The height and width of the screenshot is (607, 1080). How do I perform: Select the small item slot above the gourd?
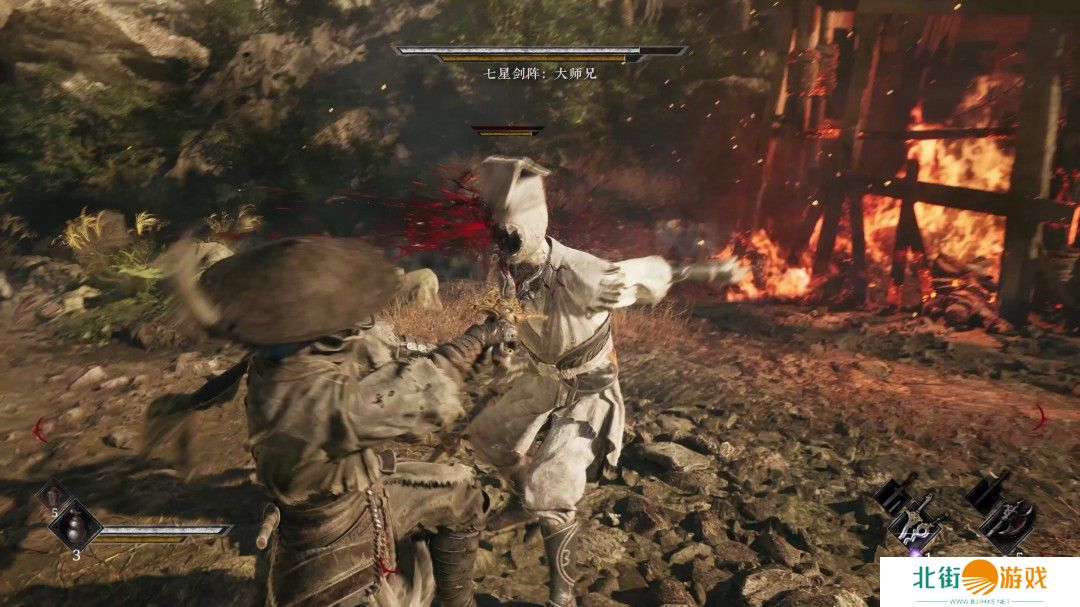pyautogui.click(x=52, y=497)
